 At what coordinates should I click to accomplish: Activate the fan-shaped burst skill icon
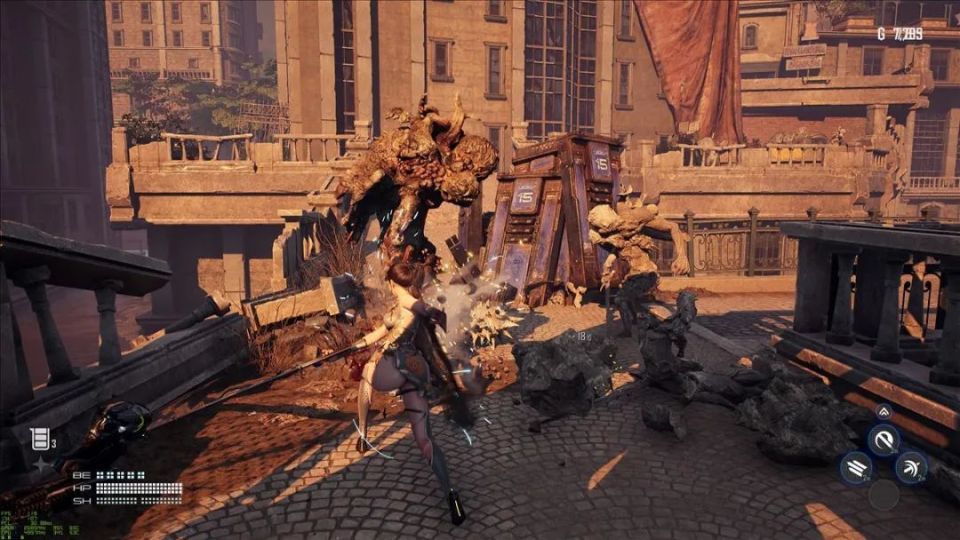click(910, 466)
